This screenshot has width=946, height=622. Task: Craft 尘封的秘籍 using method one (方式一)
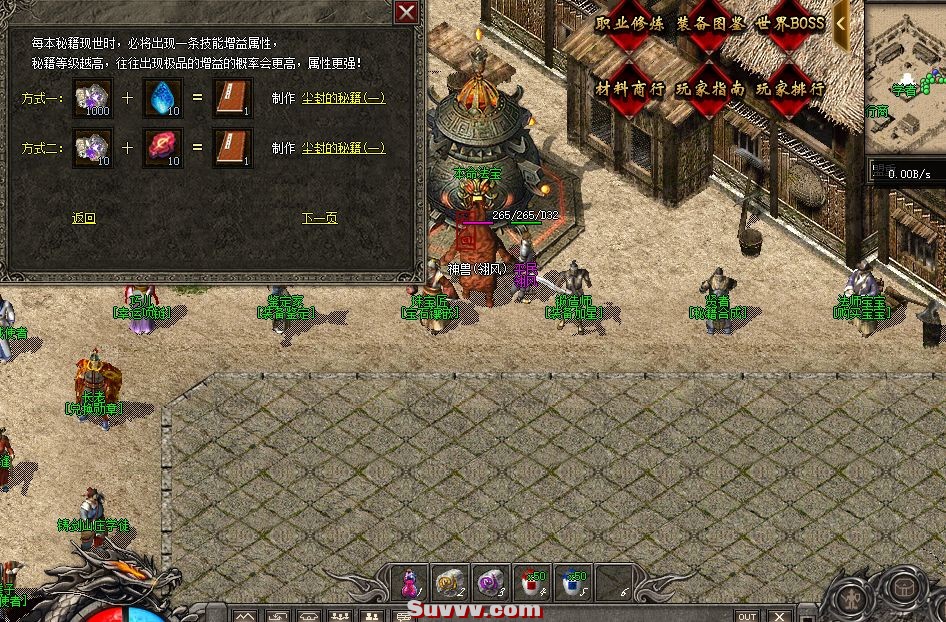click(342, 98)
